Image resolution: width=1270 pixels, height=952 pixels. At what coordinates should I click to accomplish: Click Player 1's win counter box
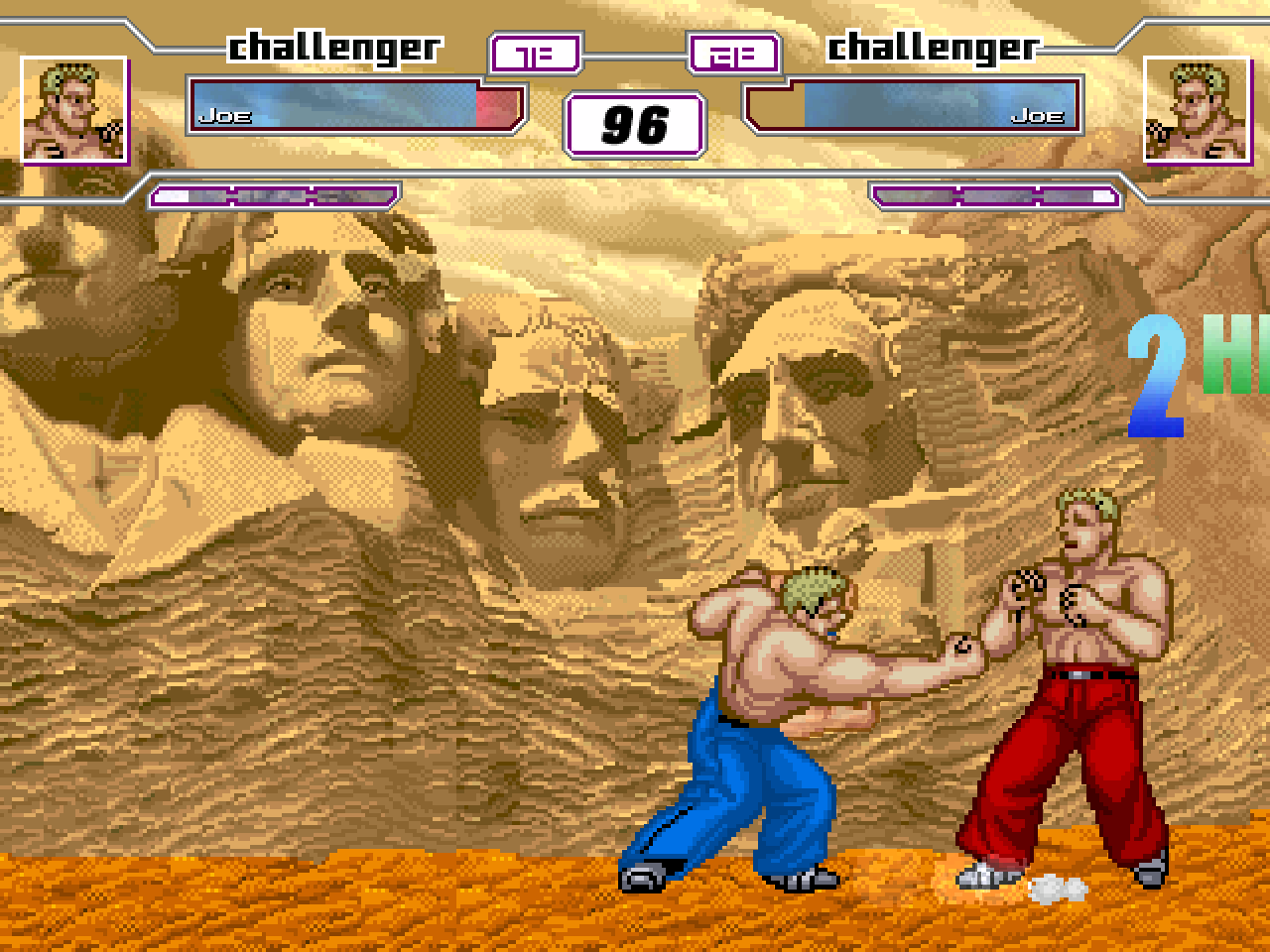(x=534, y=55)
